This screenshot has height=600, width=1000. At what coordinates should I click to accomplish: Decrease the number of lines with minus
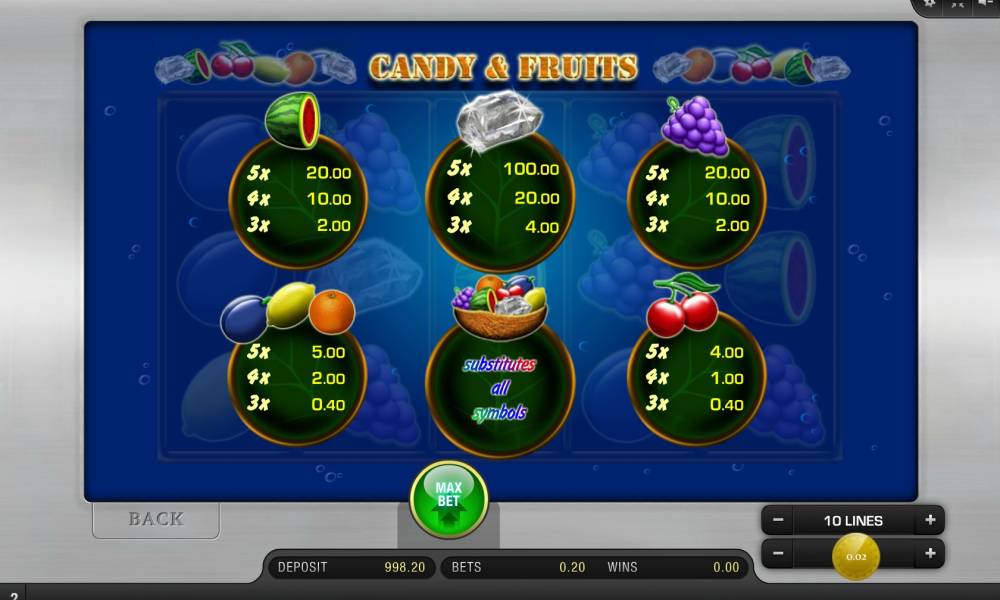tap(778, 520)
